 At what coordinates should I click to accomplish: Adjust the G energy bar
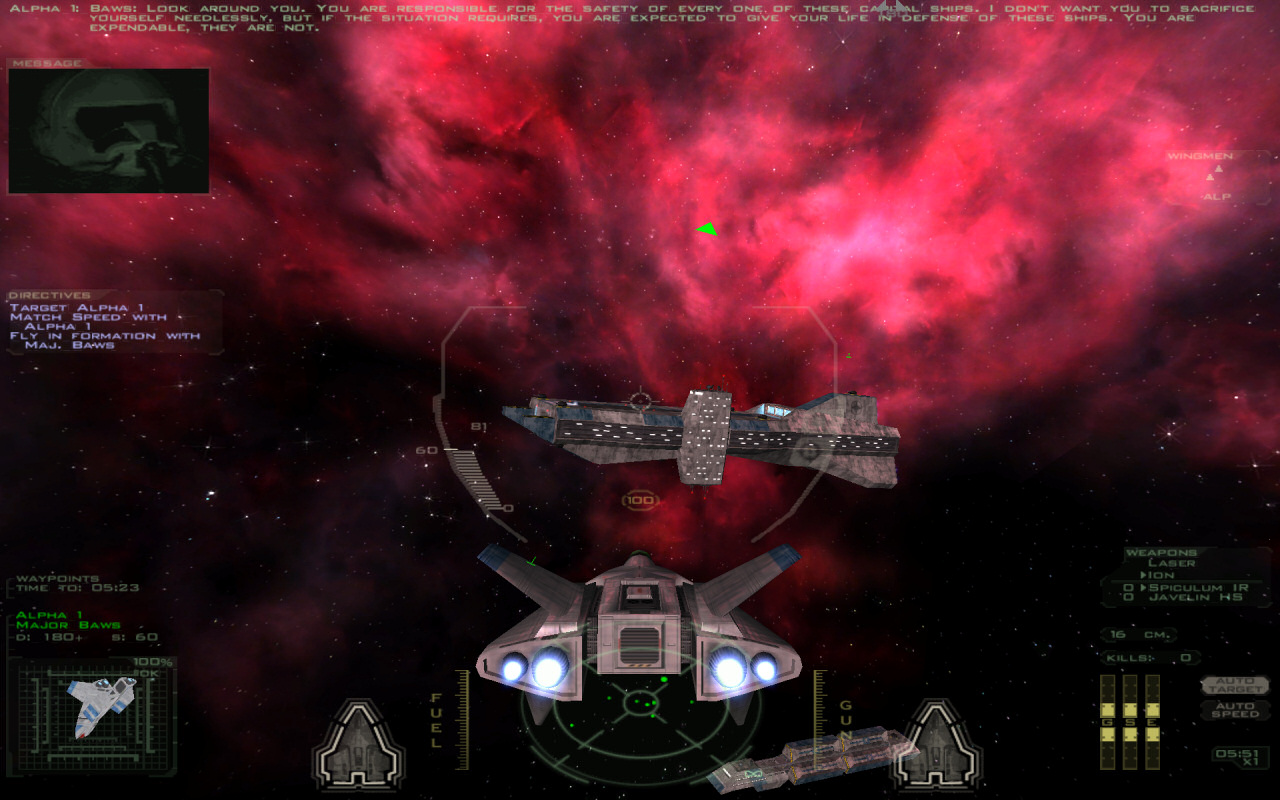(x=1107, y=722)
